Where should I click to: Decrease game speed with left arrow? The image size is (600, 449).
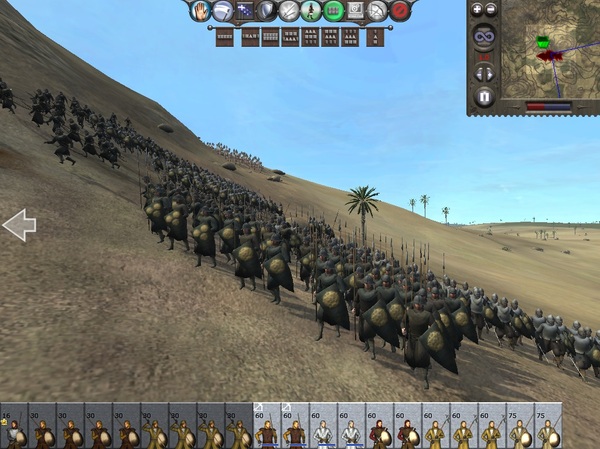pyautogui.click(x=479, y=73)
